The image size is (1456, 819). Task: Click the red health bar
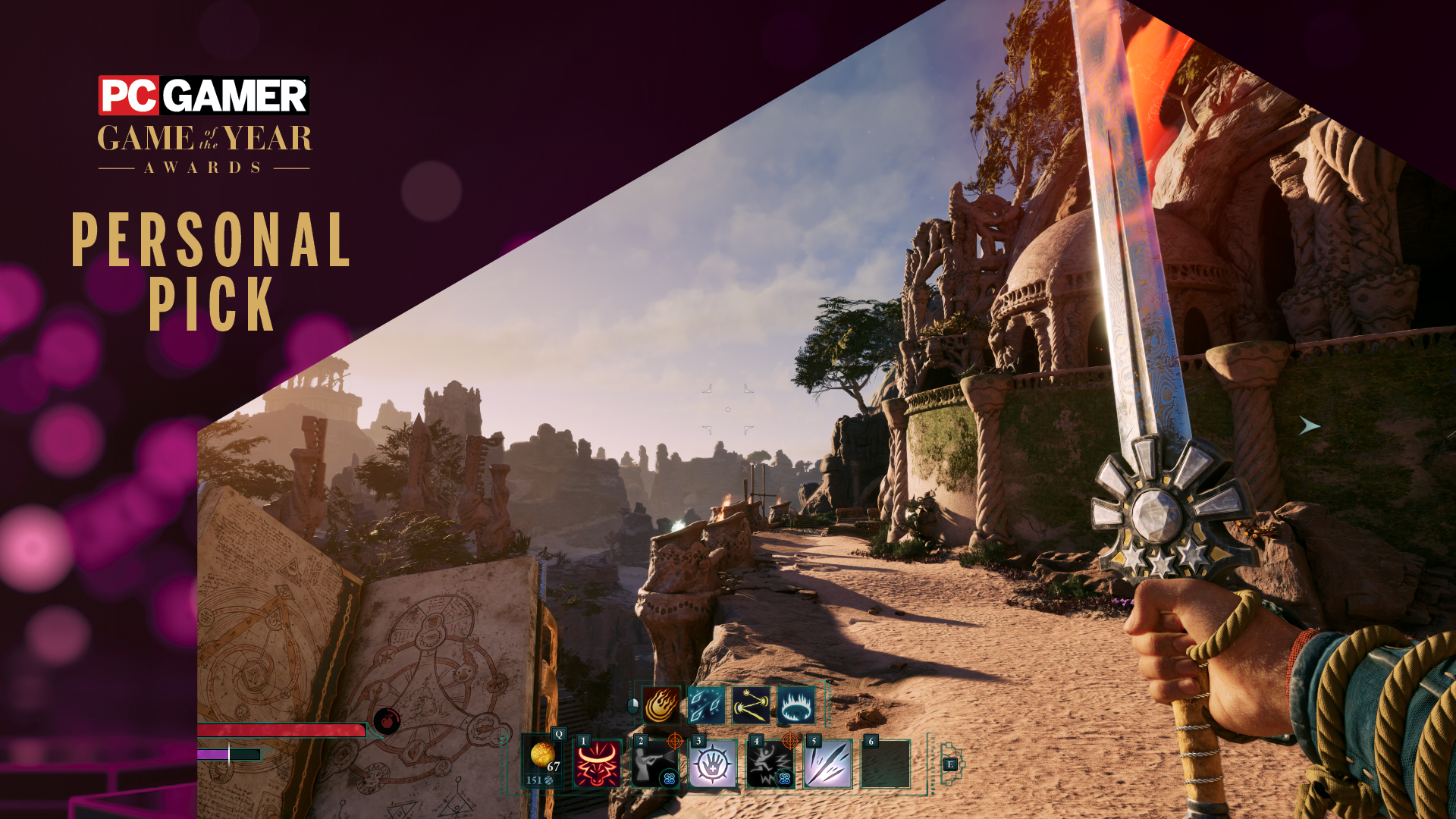[x=281, y=730]
